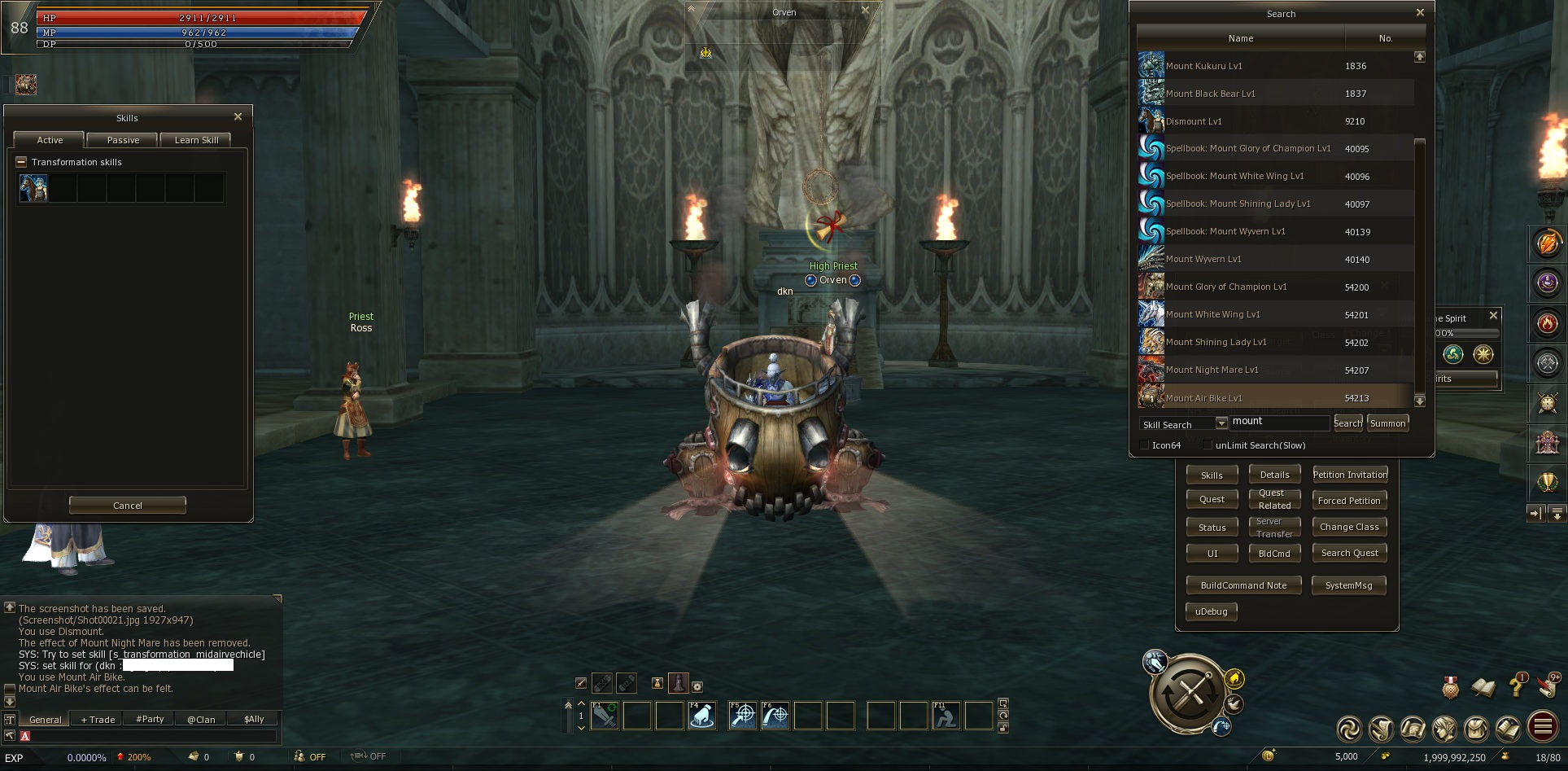Viewport: 1568px width, 771px height.
Task: Open the red main menu button
Action: pos(1543,727)
